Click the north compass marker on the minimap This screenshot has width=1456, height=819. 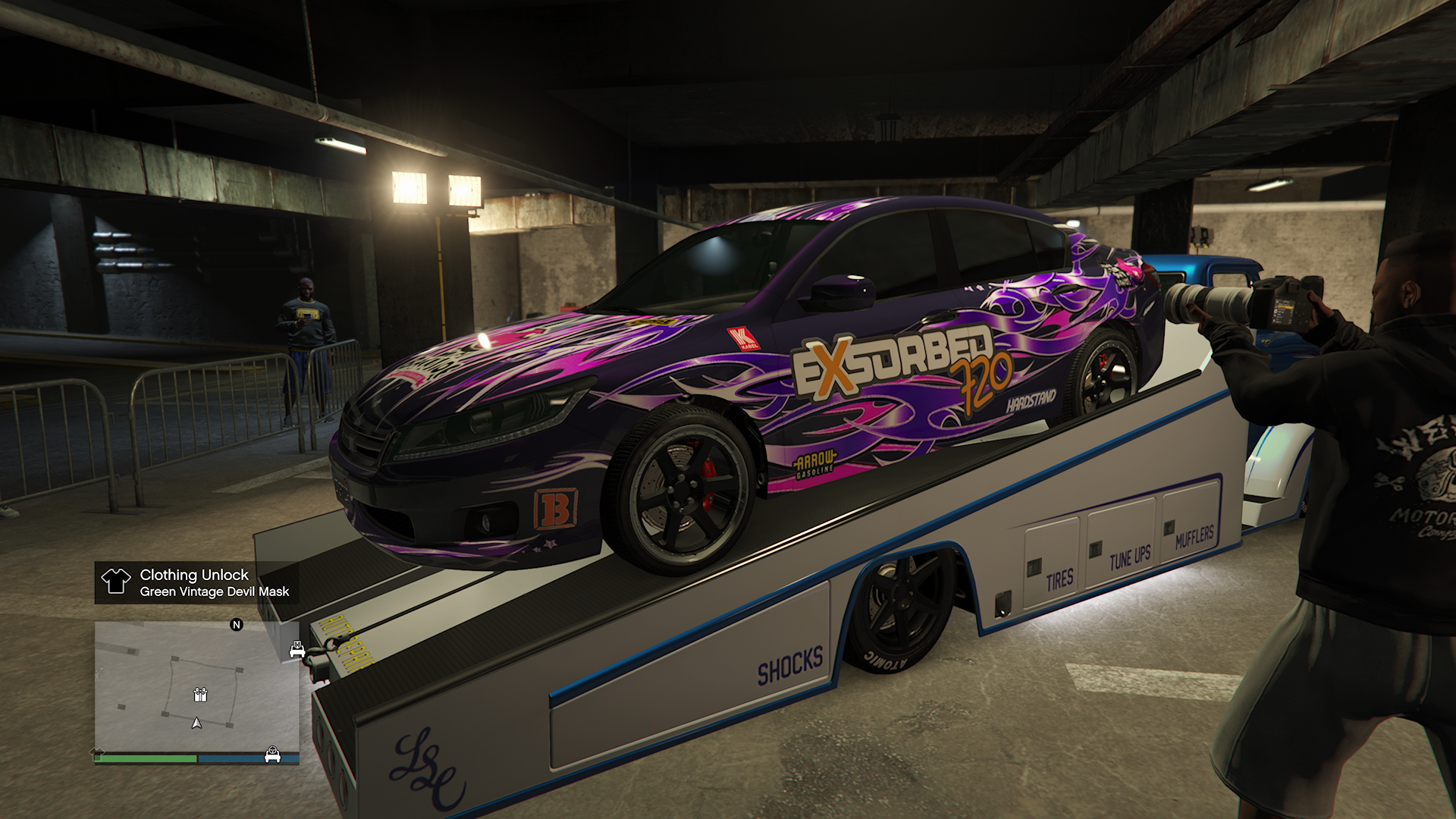tap(237, 625)
